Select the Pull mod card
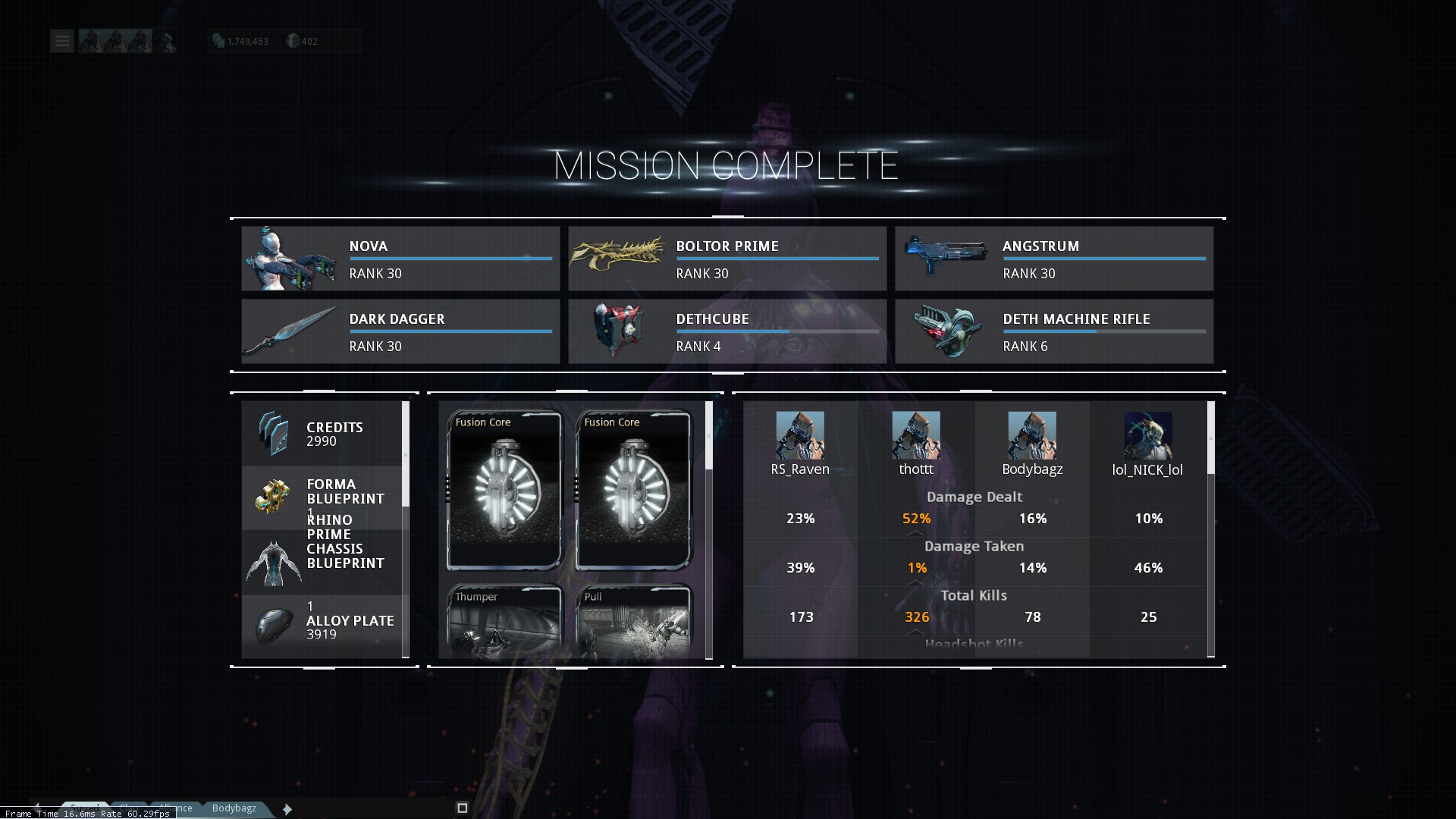 click(633, 620)
